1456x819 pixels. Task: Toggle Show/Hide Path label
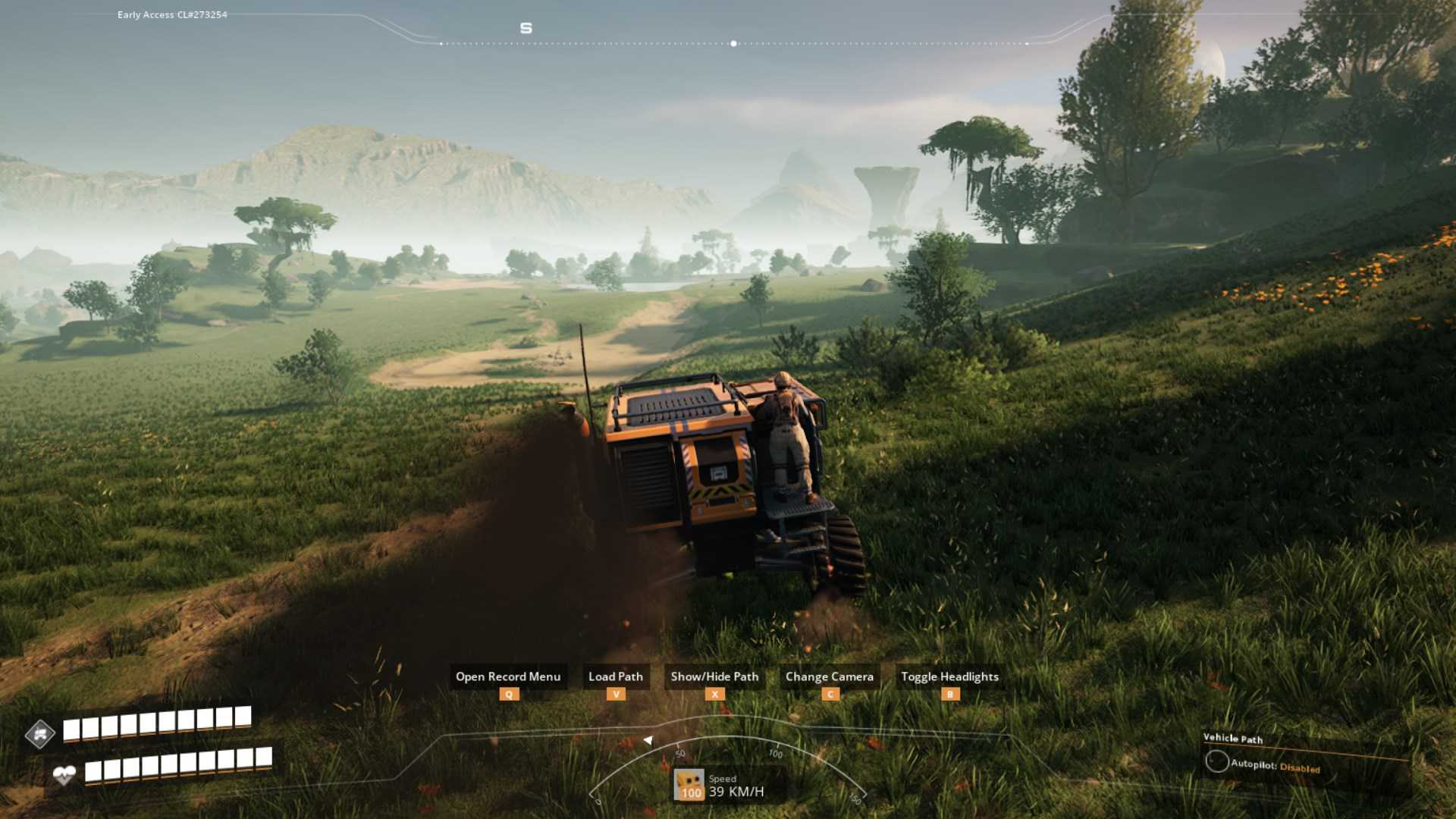[x=714, y=676]
